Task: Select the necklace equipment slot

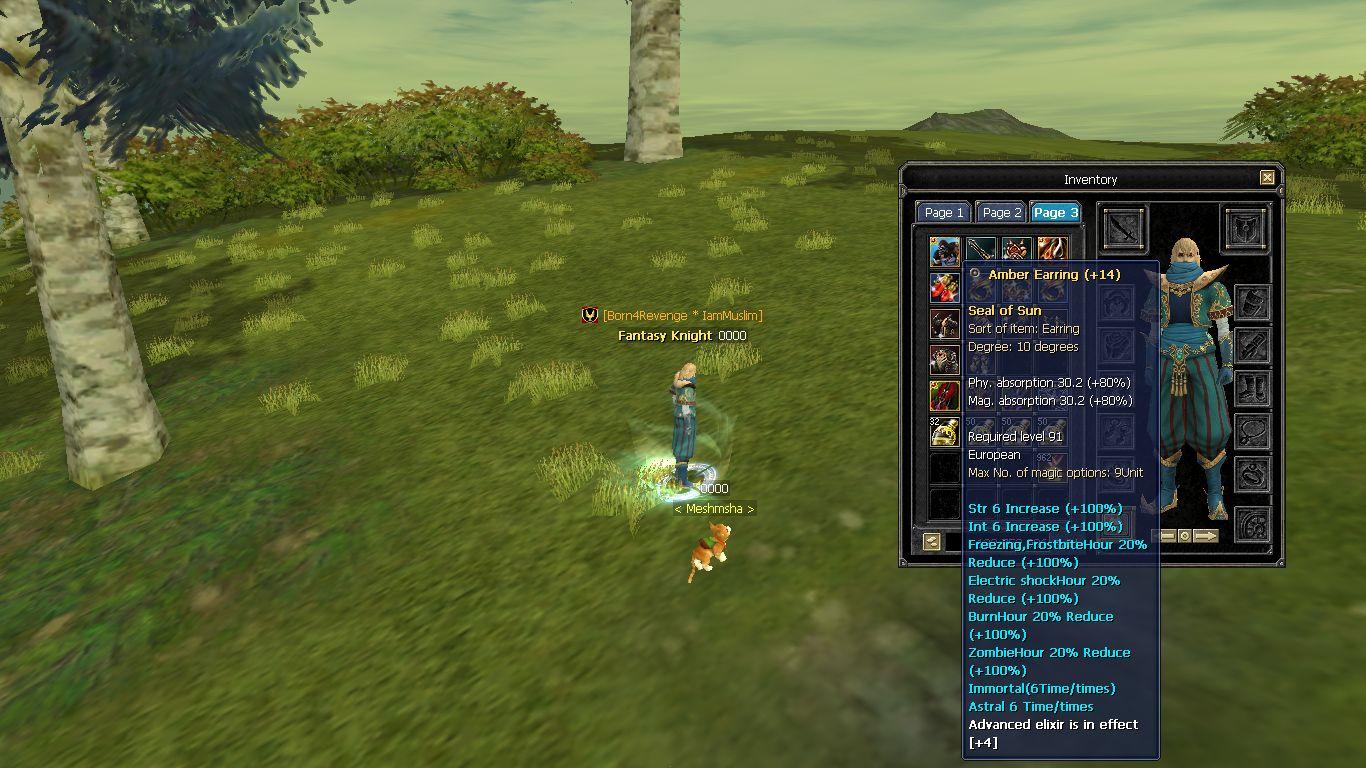Action: (1252, 432)
